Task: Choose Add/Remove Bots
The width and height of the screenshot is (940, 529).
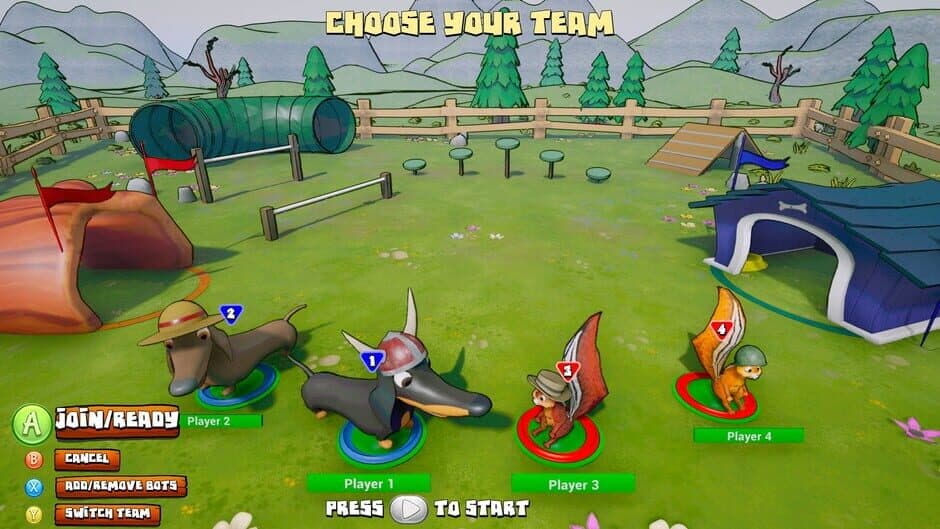Action: coord(120,487)
